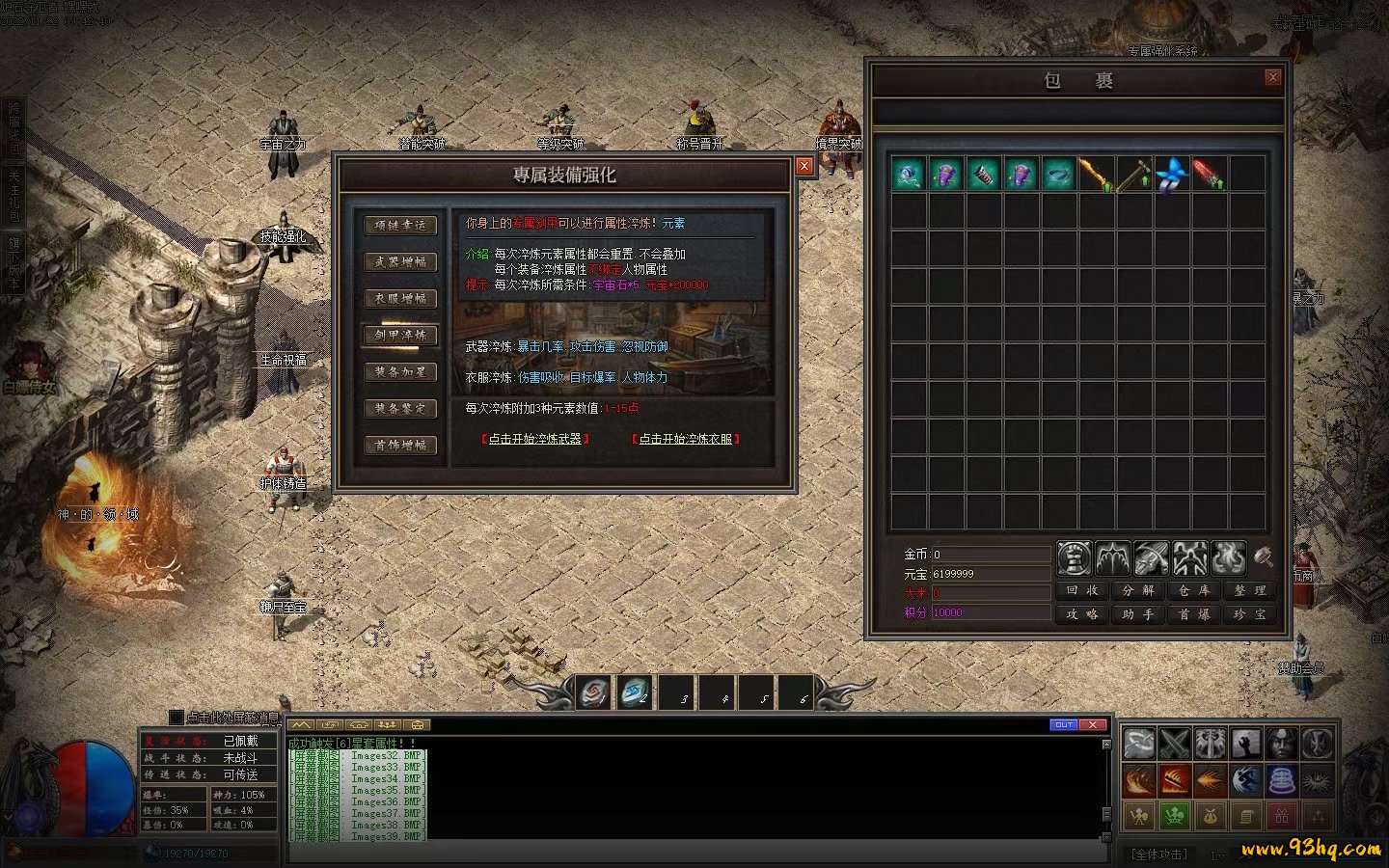This screenshot has height=868, width=1389.
Task: Switch to the 剑甲淬炼 tempering section
Action: (x=400, y=336)
